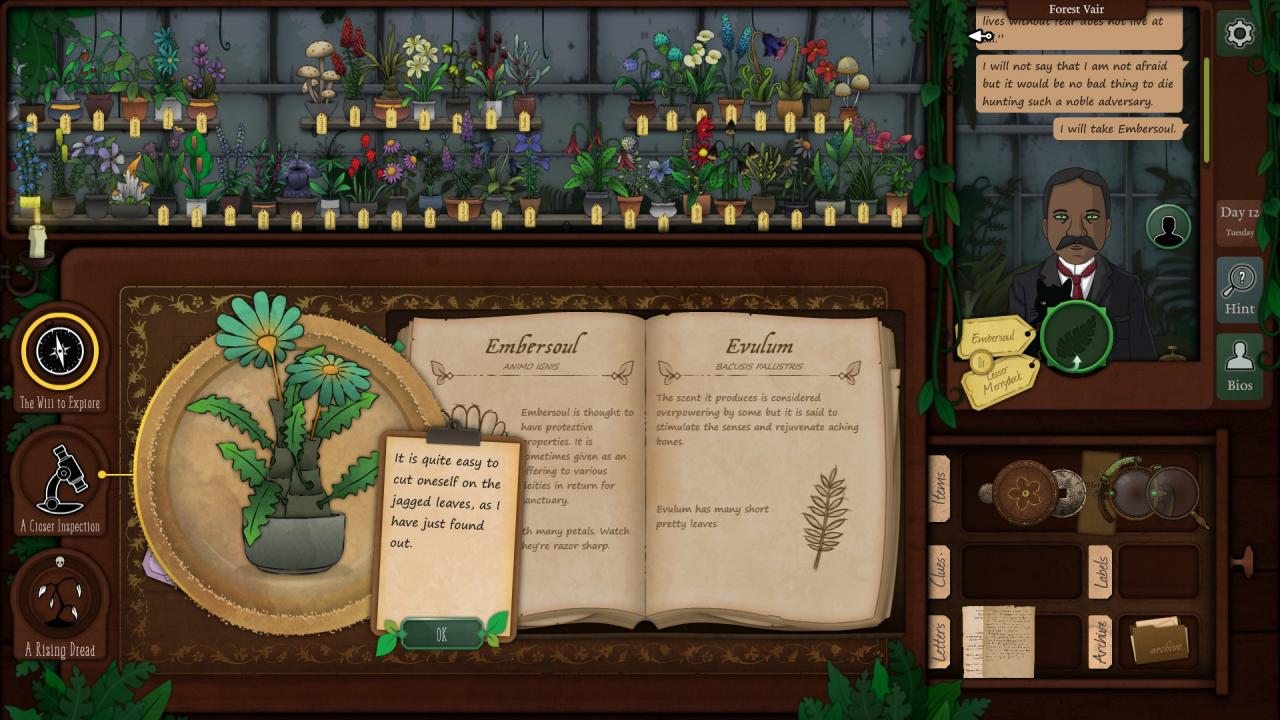Switch to the Letters drawer tab

pyautogui.click(x=939, y=640)
